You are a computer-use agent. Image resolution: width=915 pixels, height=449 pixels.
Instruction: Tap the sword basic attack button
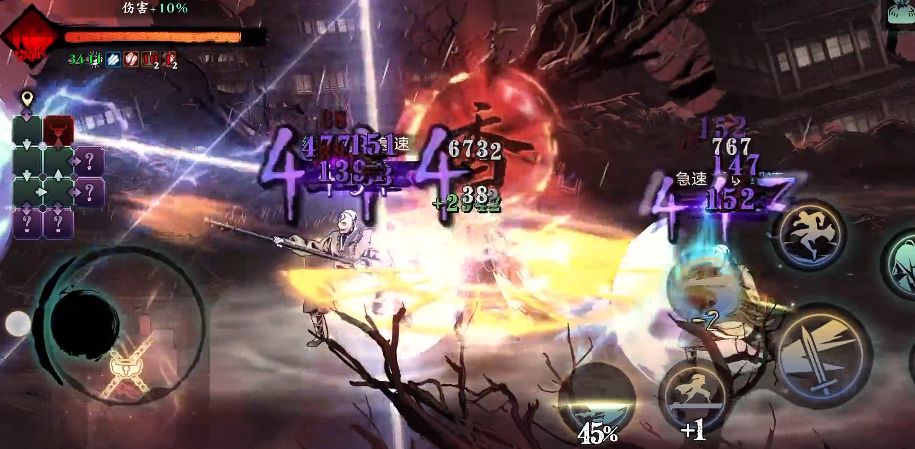tap(821, 356)
